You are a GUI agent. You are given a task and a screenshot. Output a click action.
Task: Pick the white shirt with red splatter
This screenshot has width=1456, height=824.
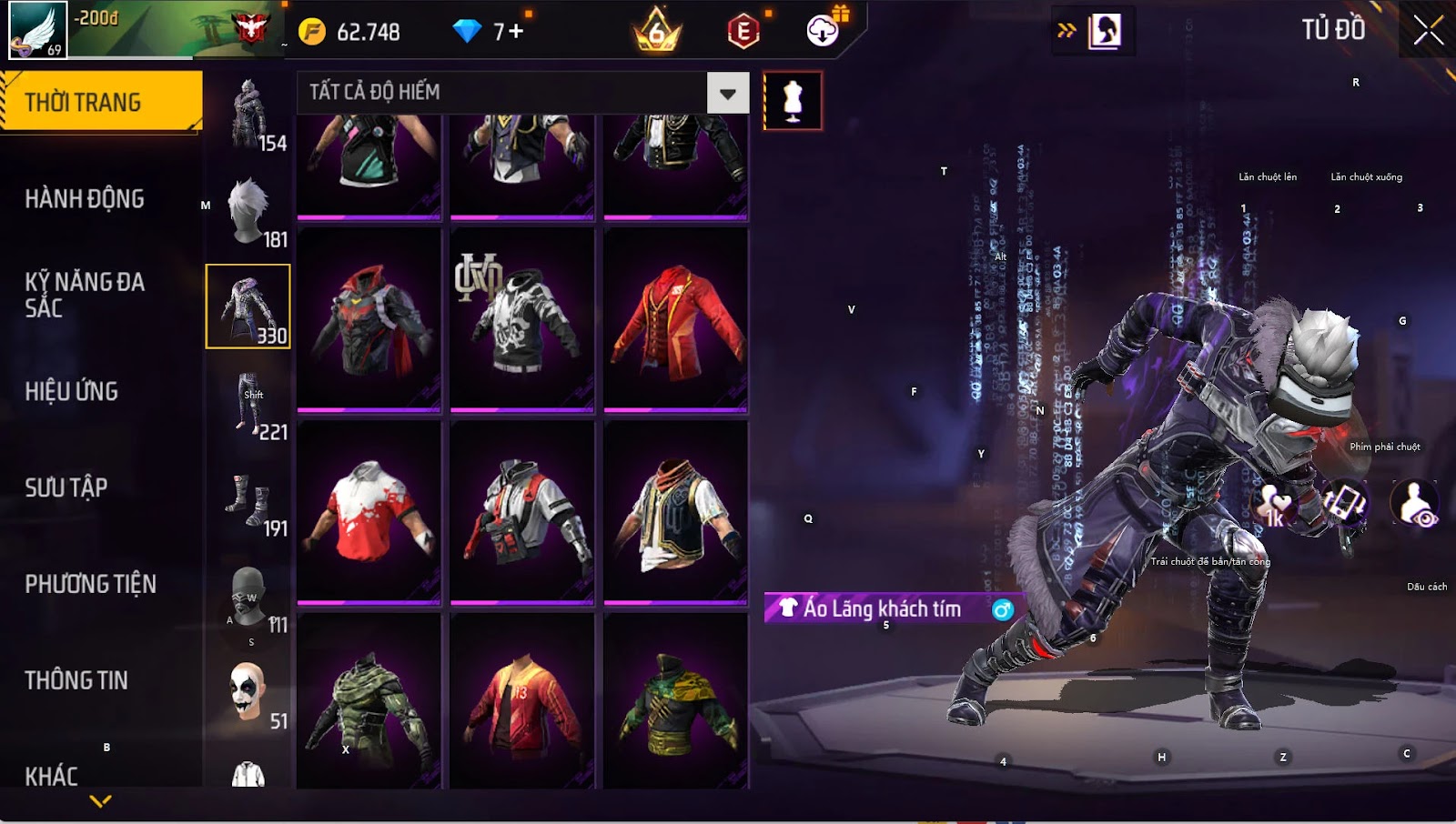(x=369, y=512)
